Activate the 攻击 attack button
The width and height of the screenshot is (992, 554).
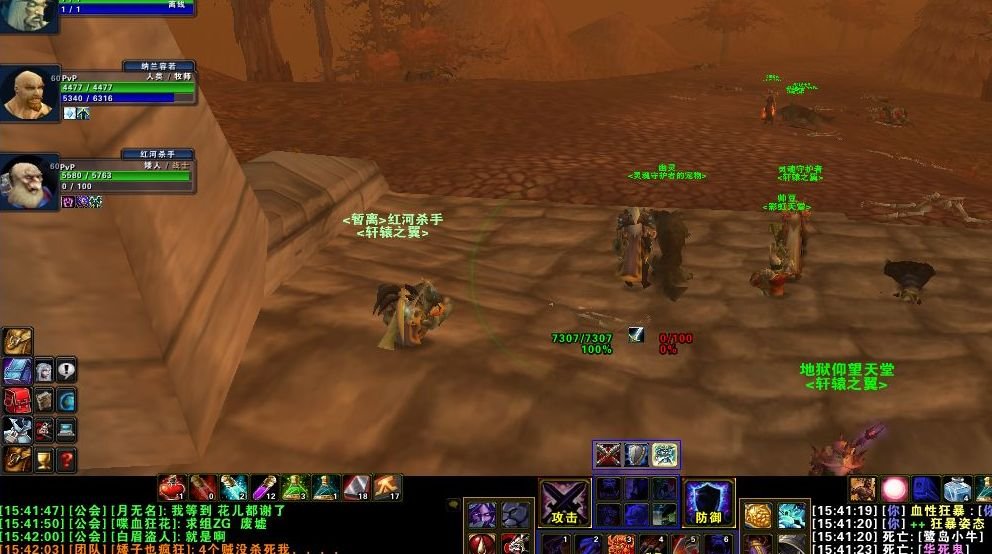point(565,501)
